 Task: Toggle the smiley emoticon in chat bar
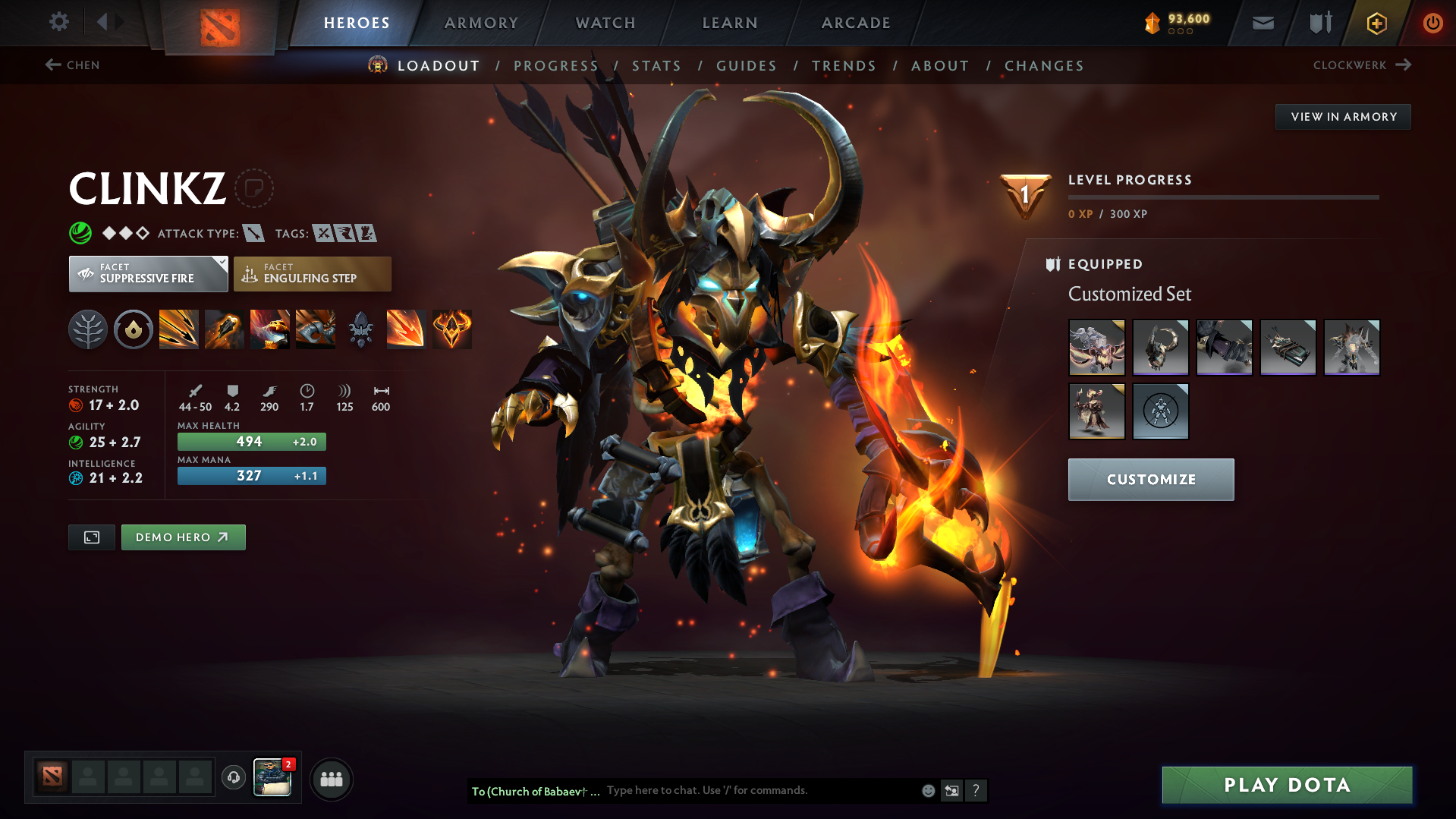(927, 790)
